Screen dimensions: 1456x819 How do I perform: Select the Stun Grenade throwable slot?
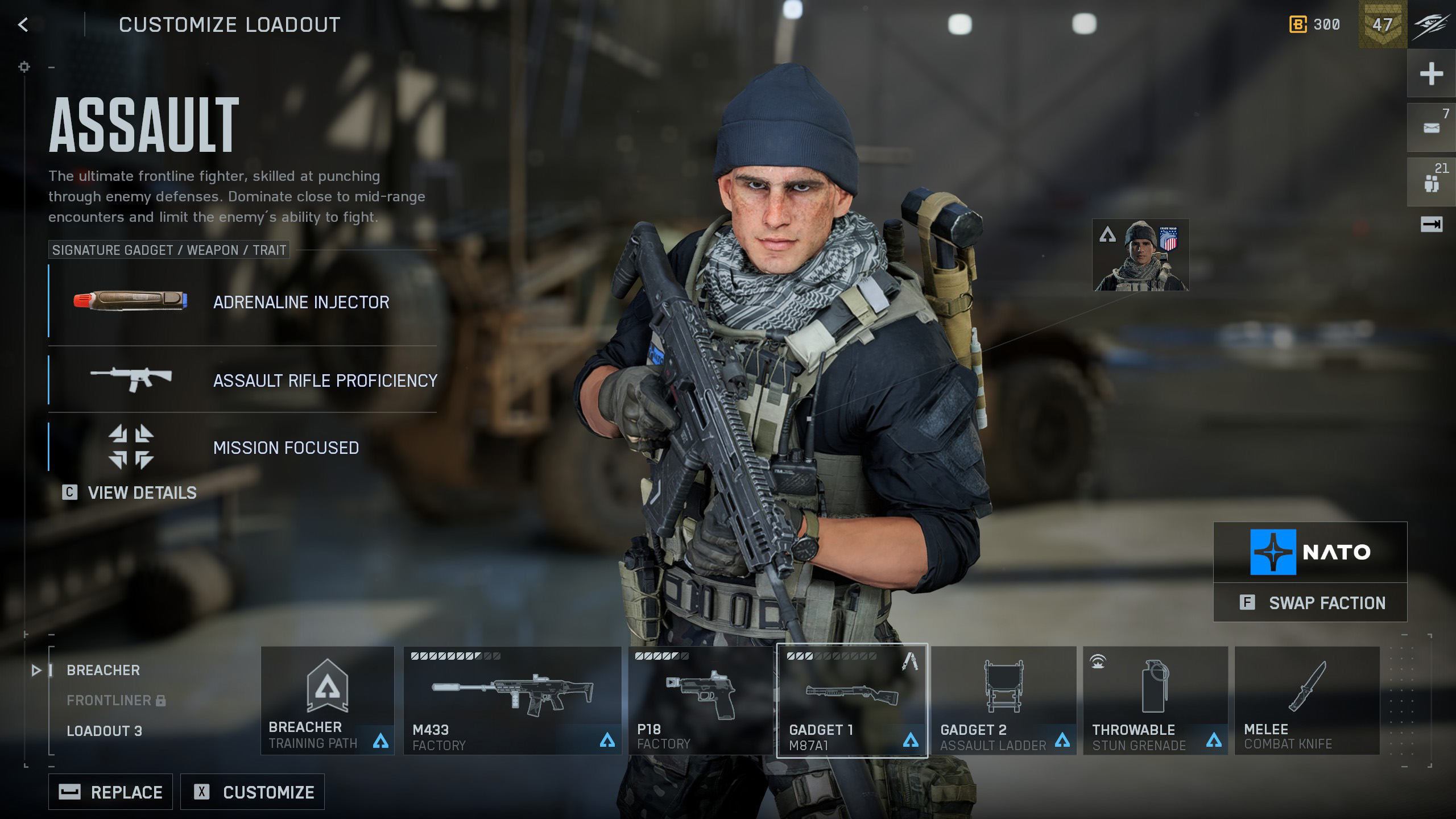(x=1155, y=700)
